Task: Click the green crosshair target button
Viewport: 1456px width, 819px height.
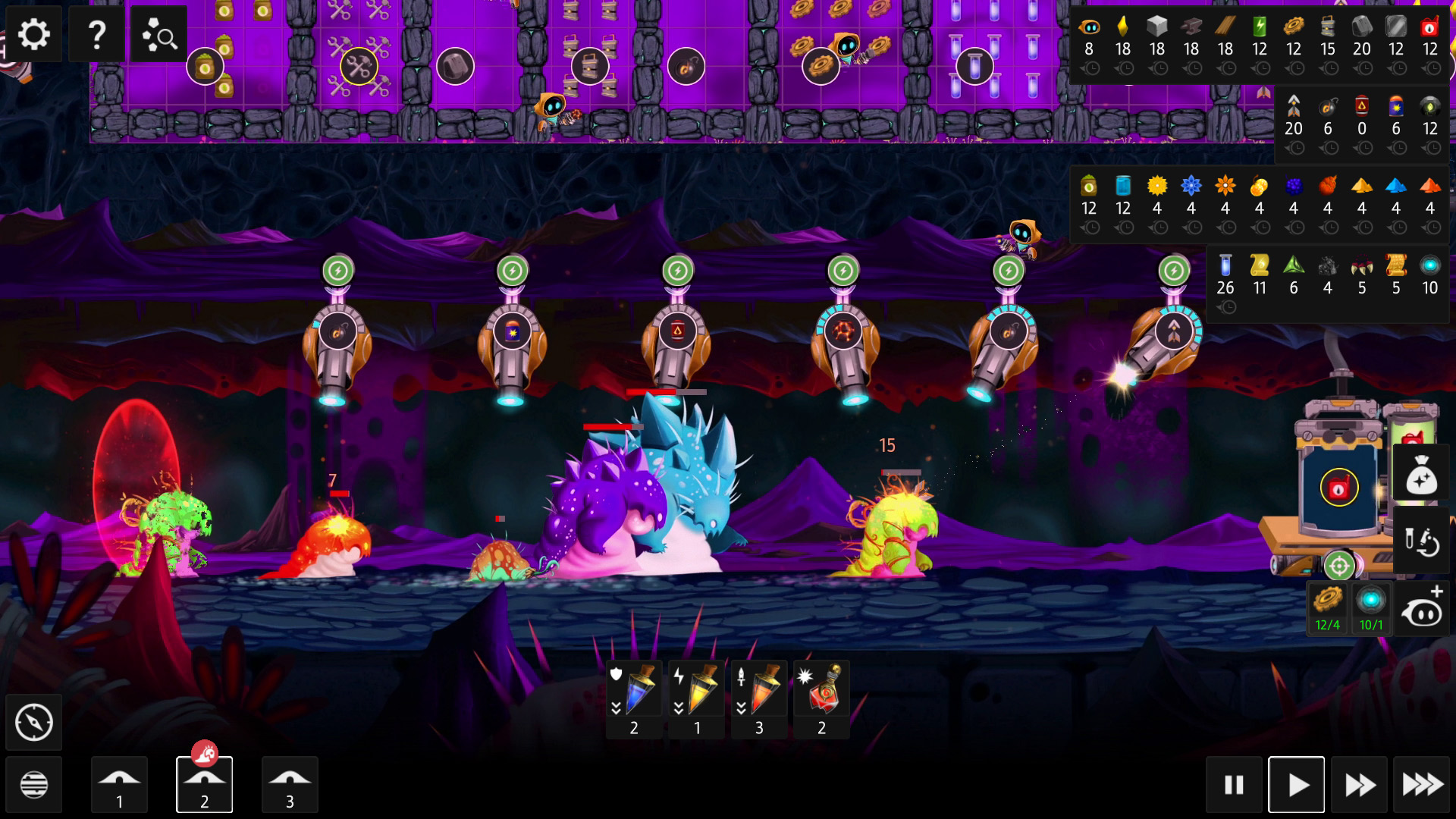Action: (x=1339, y=566)
